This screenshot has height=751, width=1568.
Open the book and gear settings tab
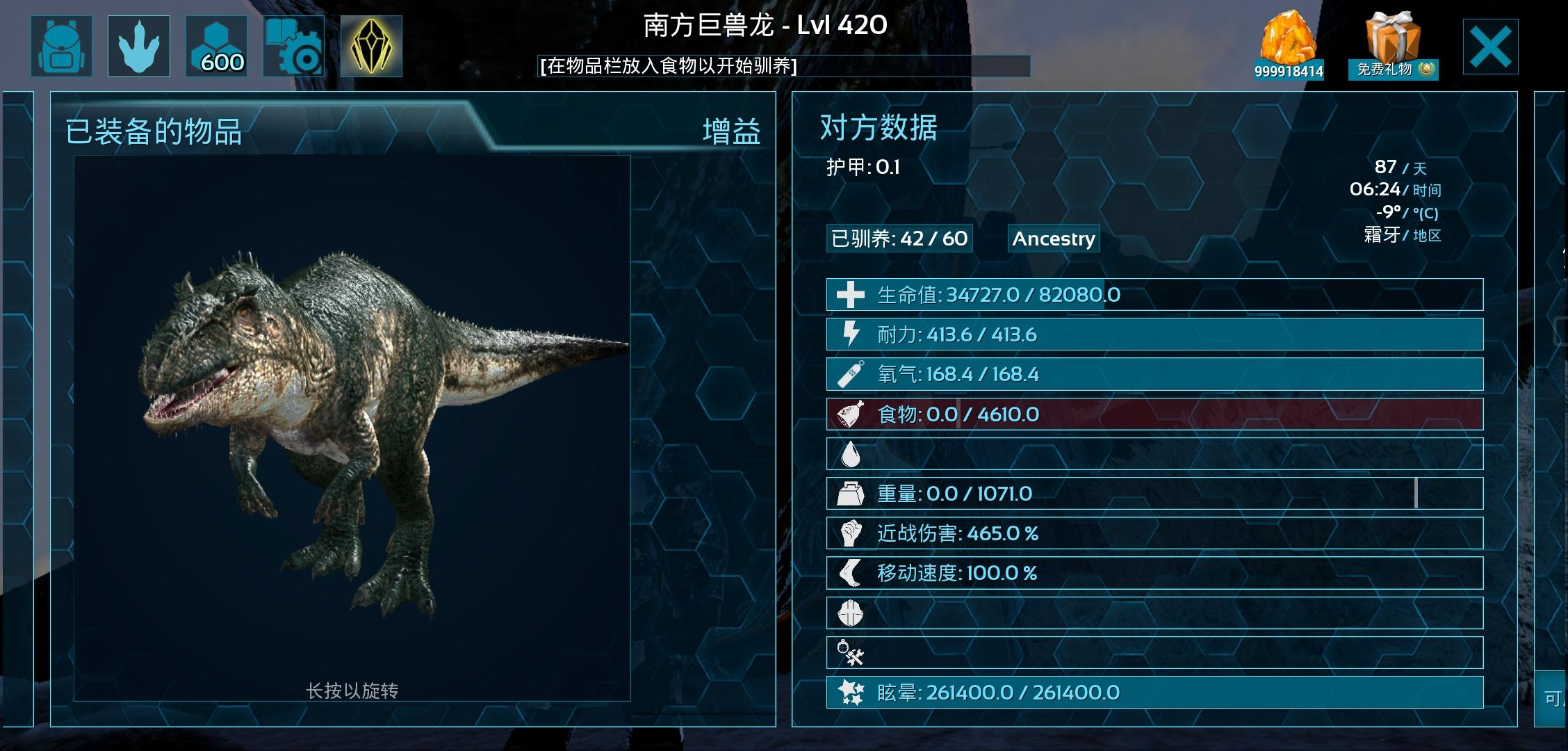pos(293,46)
